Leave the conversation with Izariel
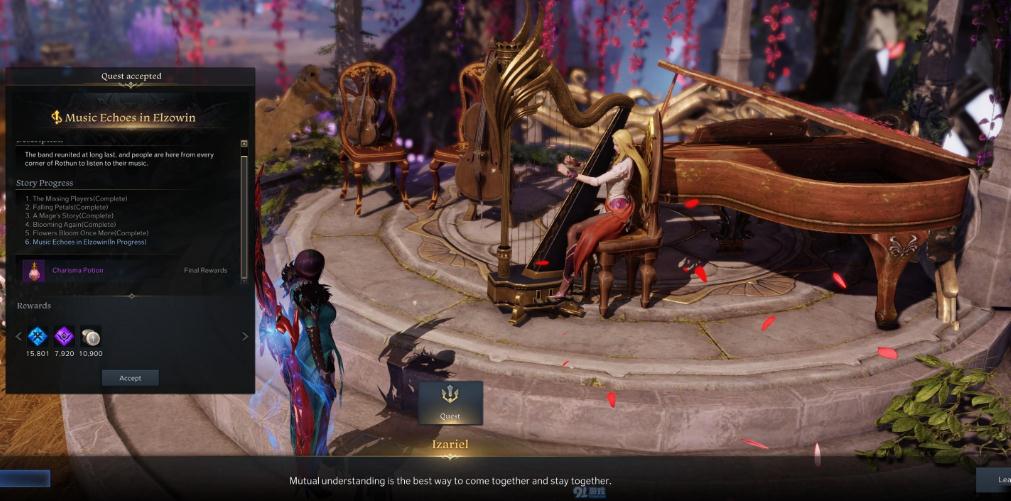Viewport: 1011px width, 501px height. pos(994,480)
